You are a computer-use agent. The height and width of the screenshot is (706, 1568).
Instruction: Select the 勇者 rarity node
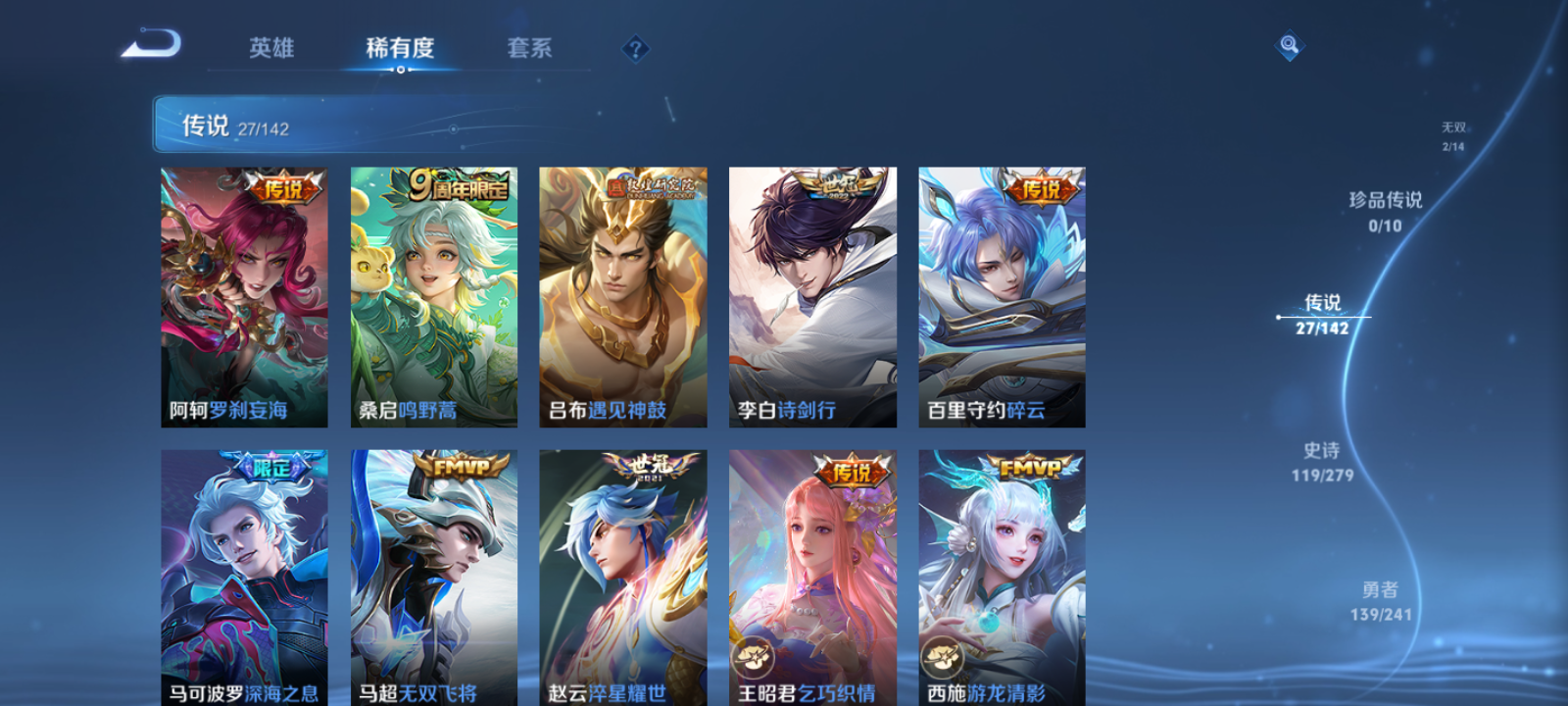tap(1382, 600)
